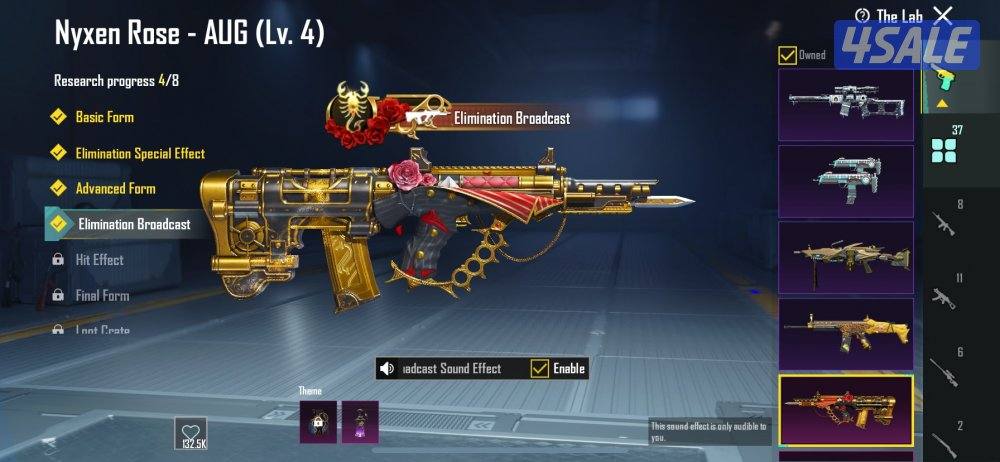Viewport: 1000px width, 462px height.
Task: Choose the purple potion theme thumbnail
Action: point(360,421)
